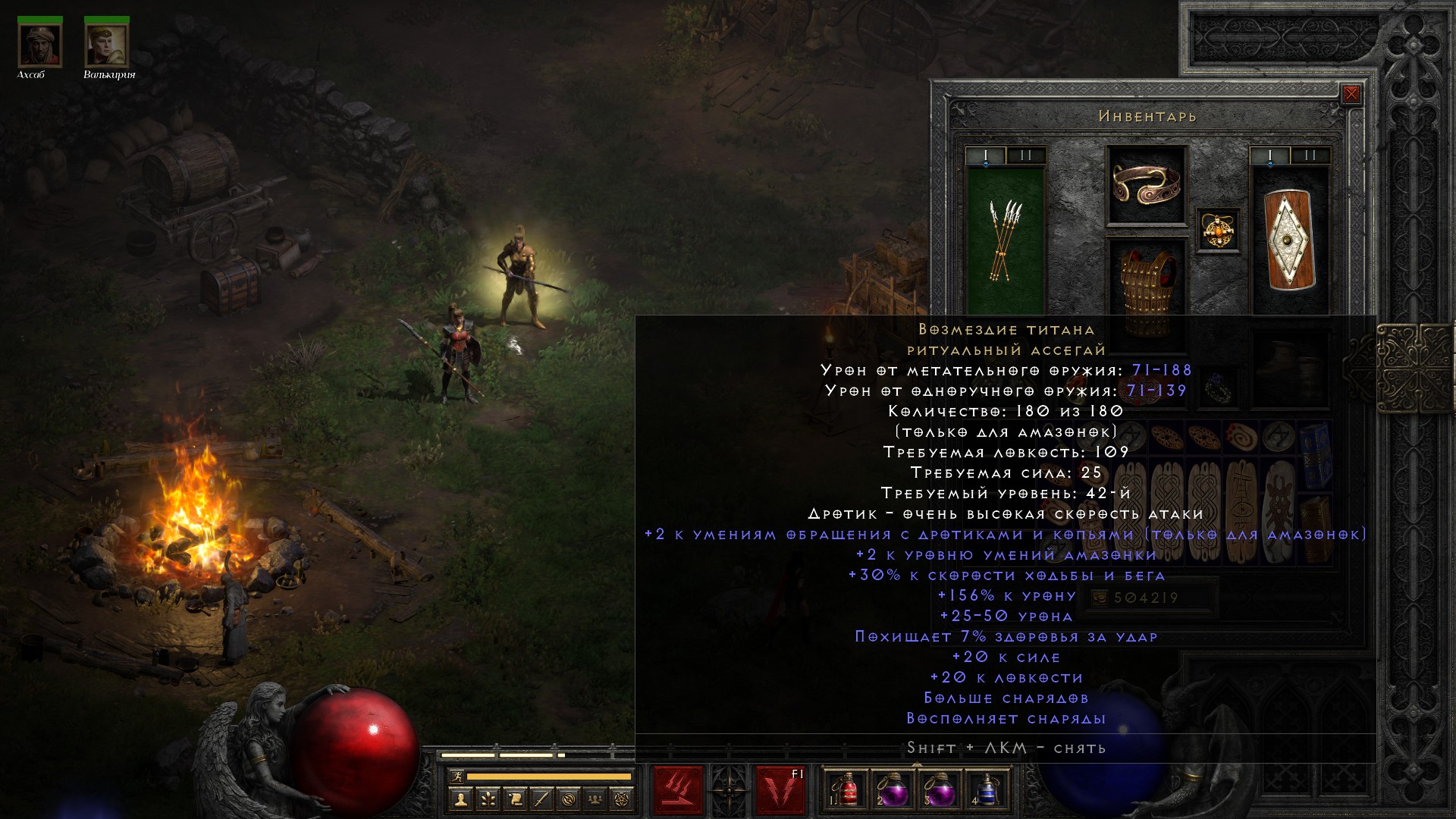Toggle the run/walk icon

(x=457, y=777)
